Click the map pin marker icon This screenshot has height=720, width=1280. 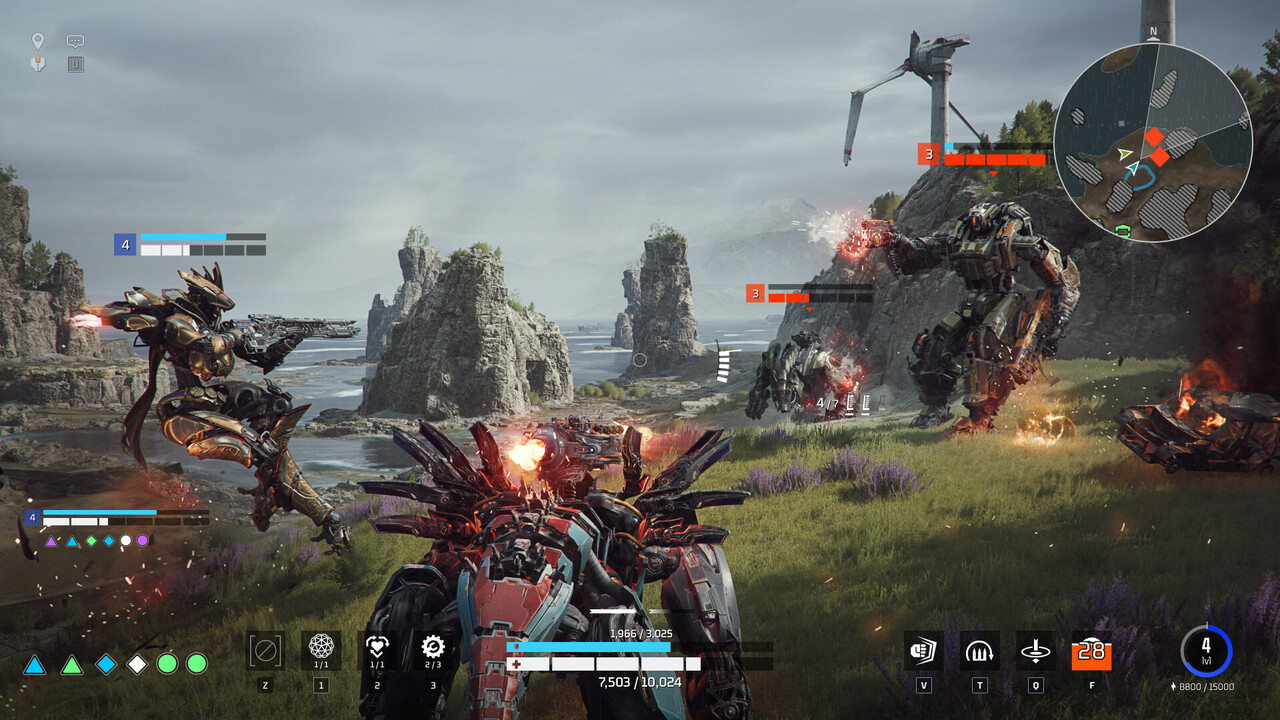pos(38,41)
